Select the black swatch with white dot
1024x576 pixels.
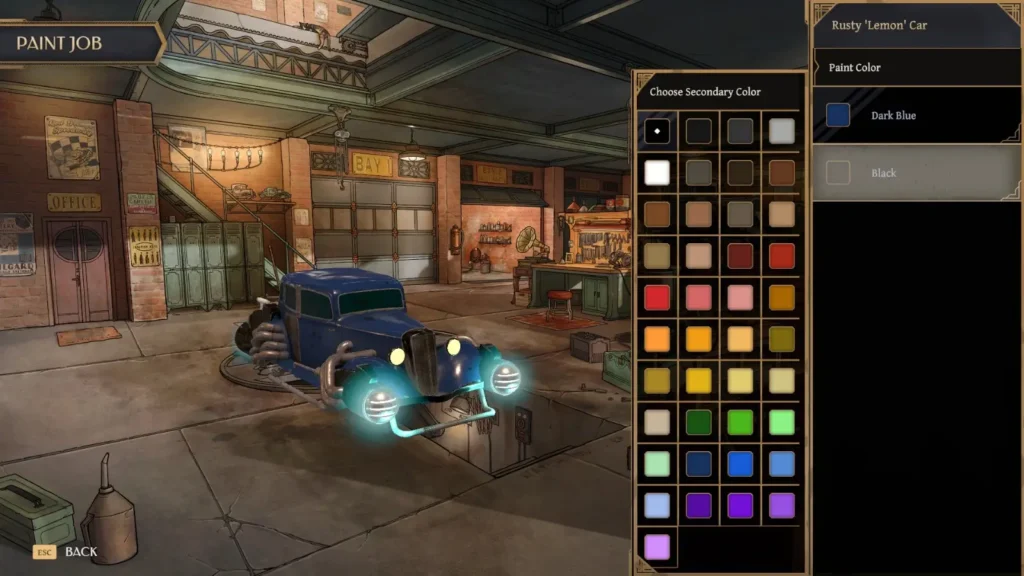tap(657, 131)
